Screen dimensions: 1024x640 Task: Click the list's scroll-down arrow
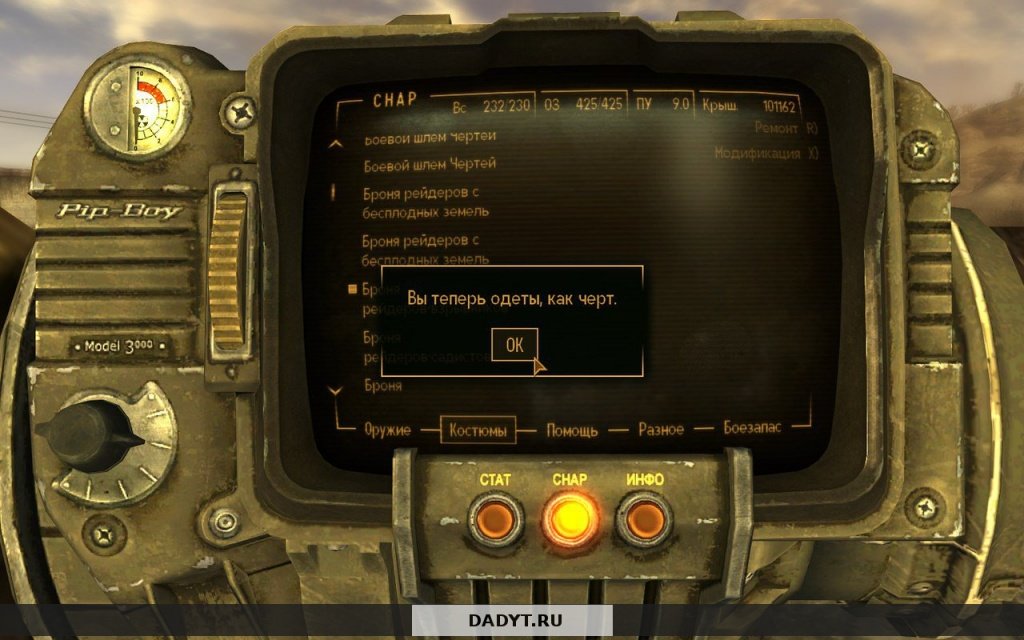336,389
